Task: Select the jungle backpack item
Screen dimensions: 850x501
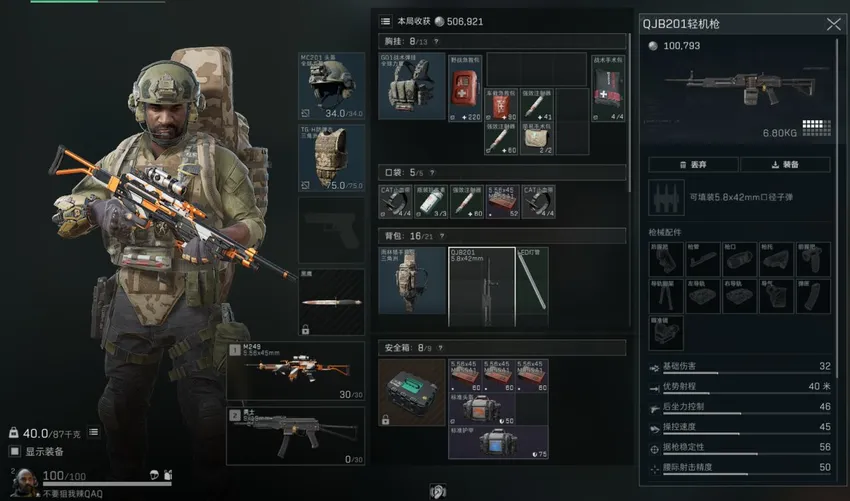Action: click(x=412, y=286)
